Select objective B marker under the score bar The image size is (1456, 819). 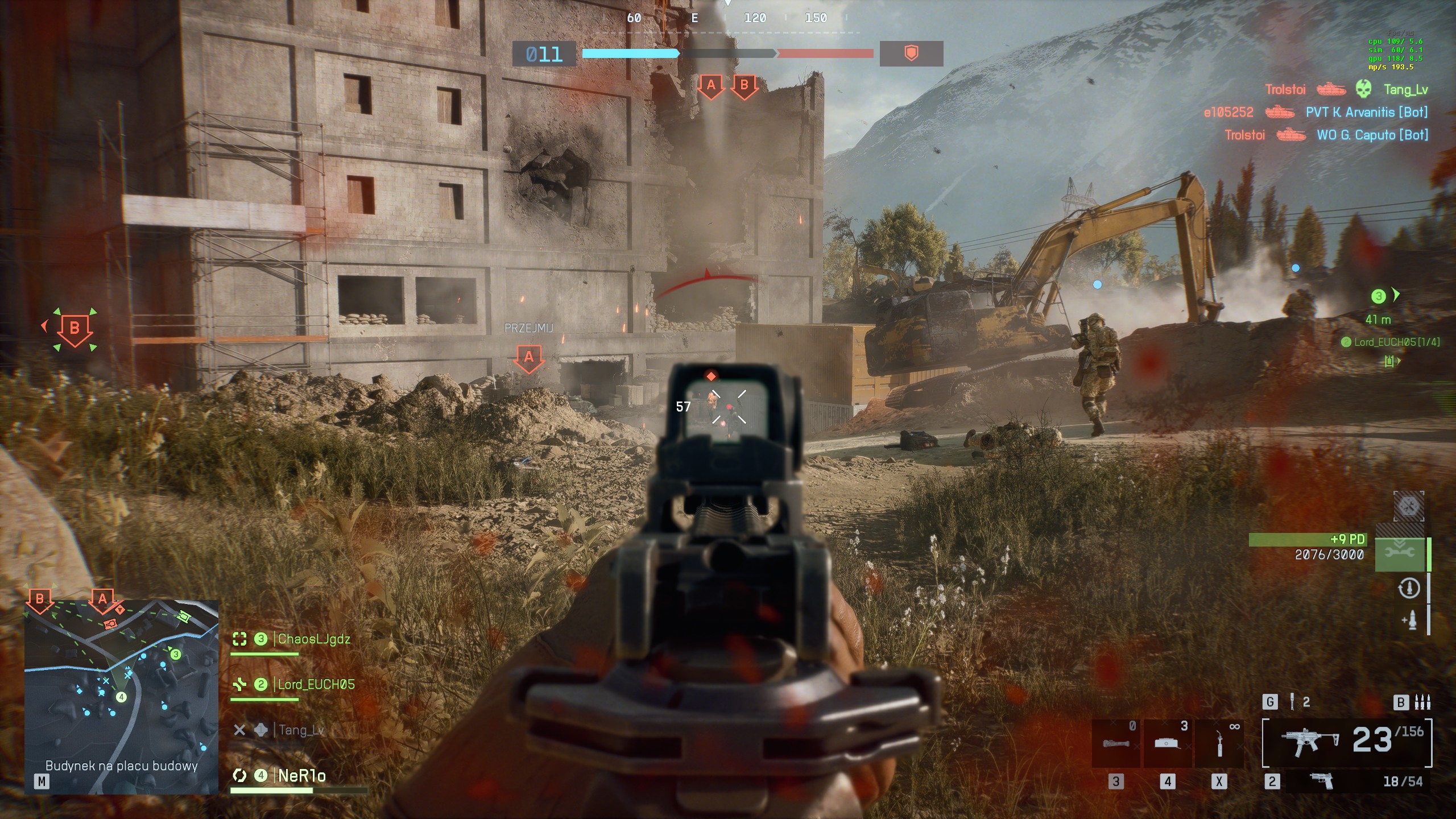744,86
